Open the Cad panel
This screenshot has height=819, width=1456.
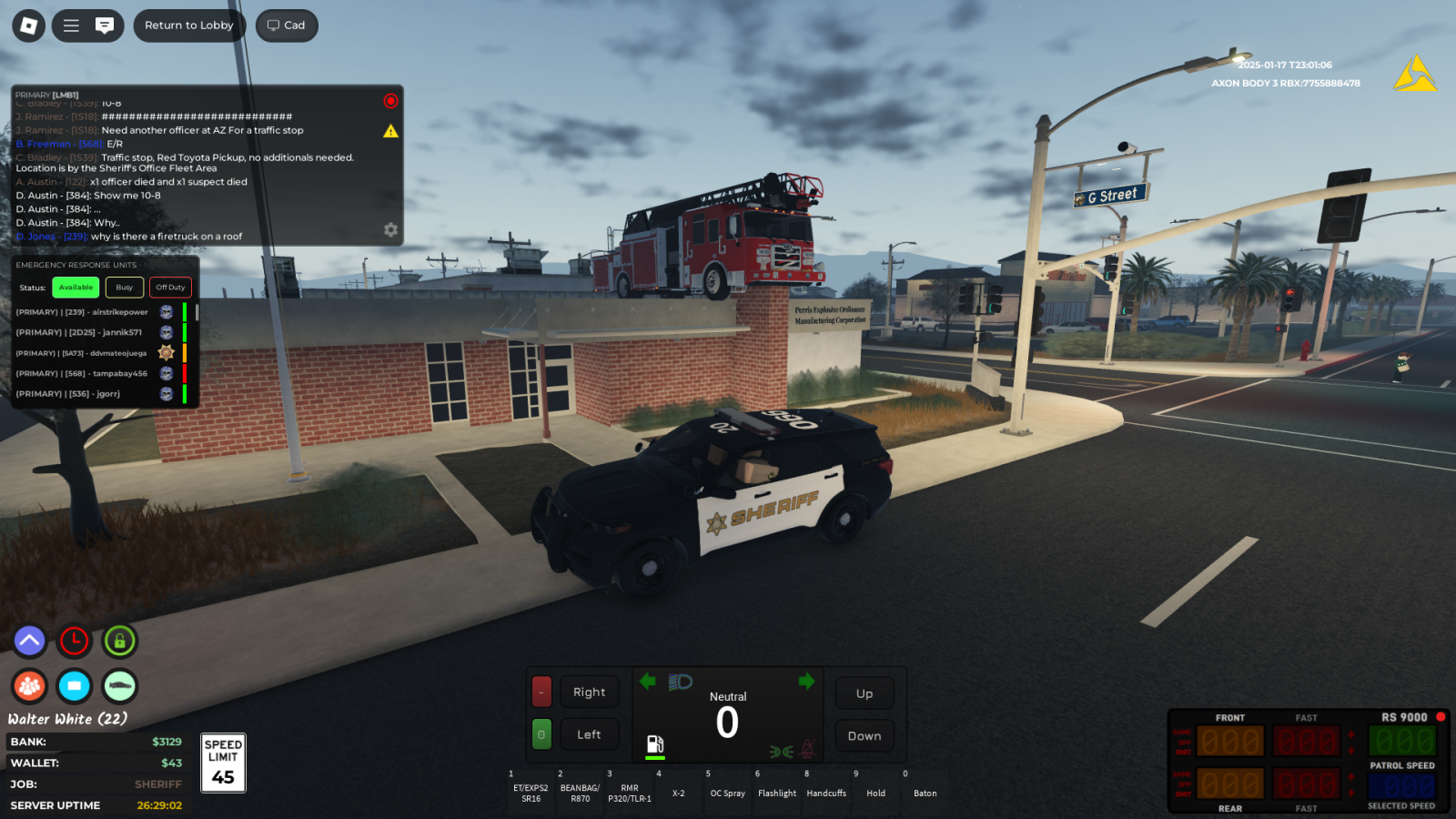pos(287,25)
